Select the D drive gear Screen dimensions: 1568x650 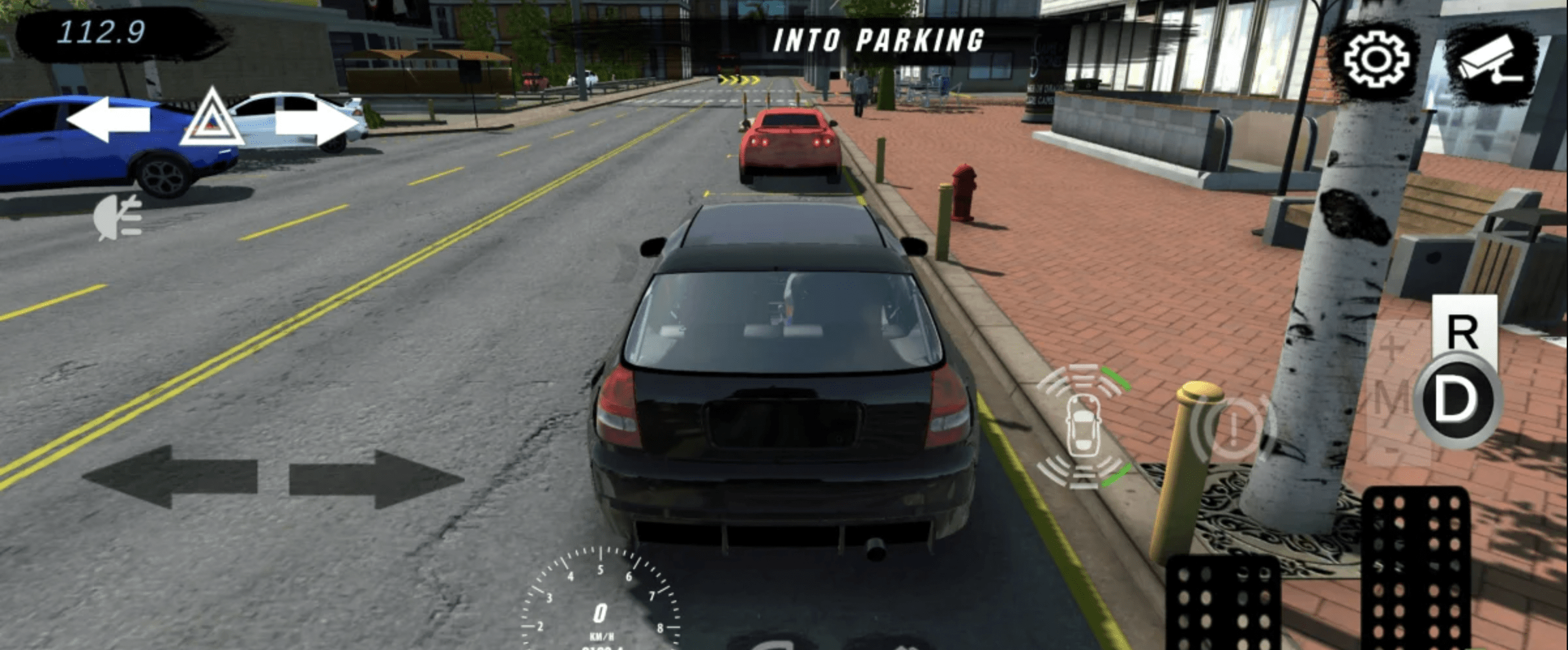click(1457, 399)
